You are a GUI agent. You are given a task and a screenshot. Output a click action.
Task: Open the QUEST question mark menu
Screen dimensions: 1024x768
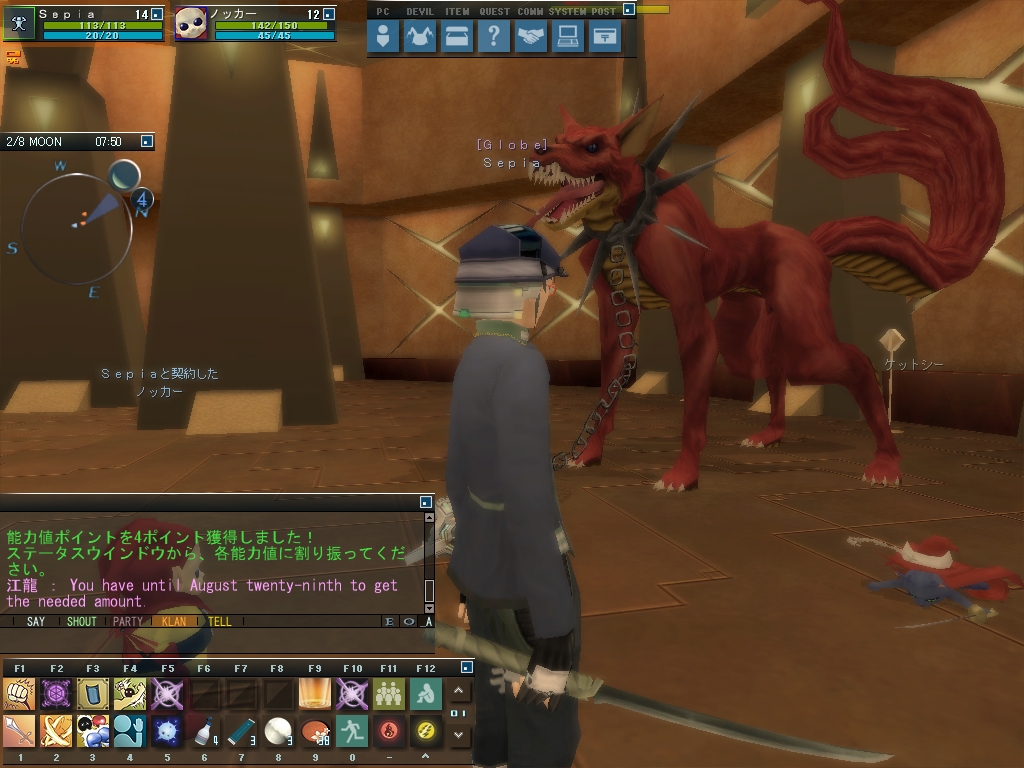(494, 37)
